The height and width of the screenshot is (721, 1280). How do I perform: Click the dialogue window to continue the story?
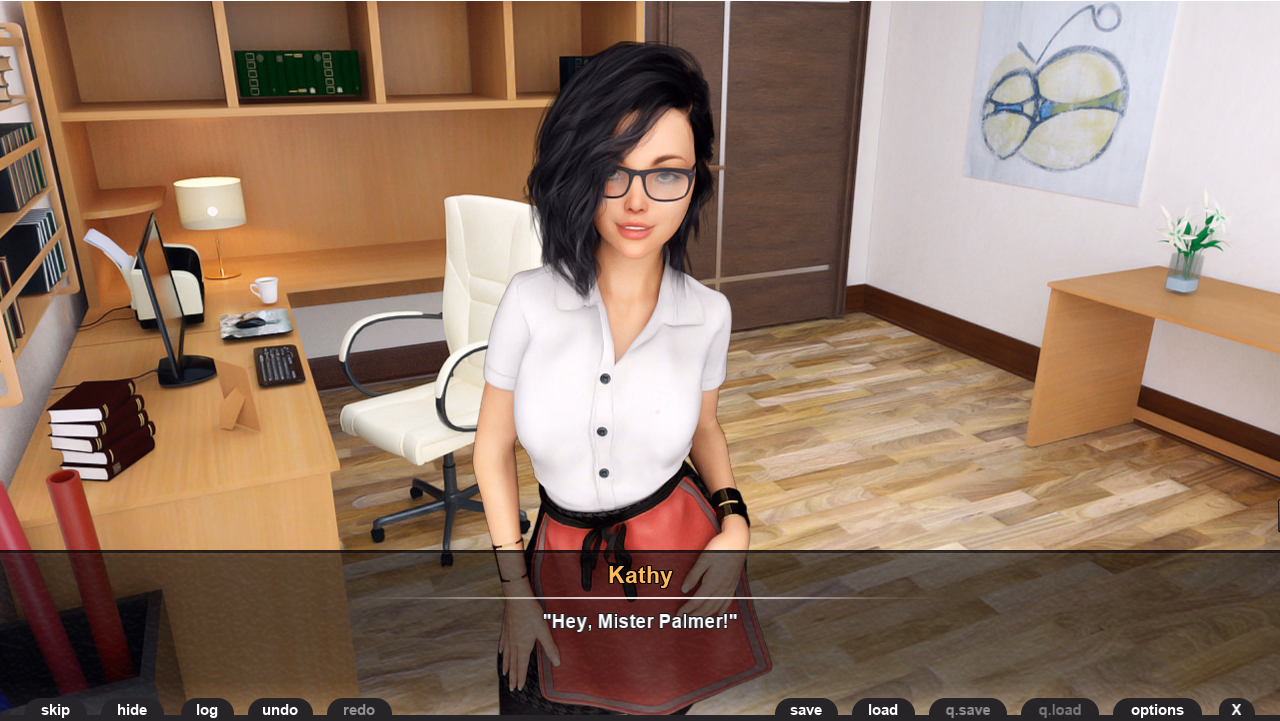tap(639, 620)
